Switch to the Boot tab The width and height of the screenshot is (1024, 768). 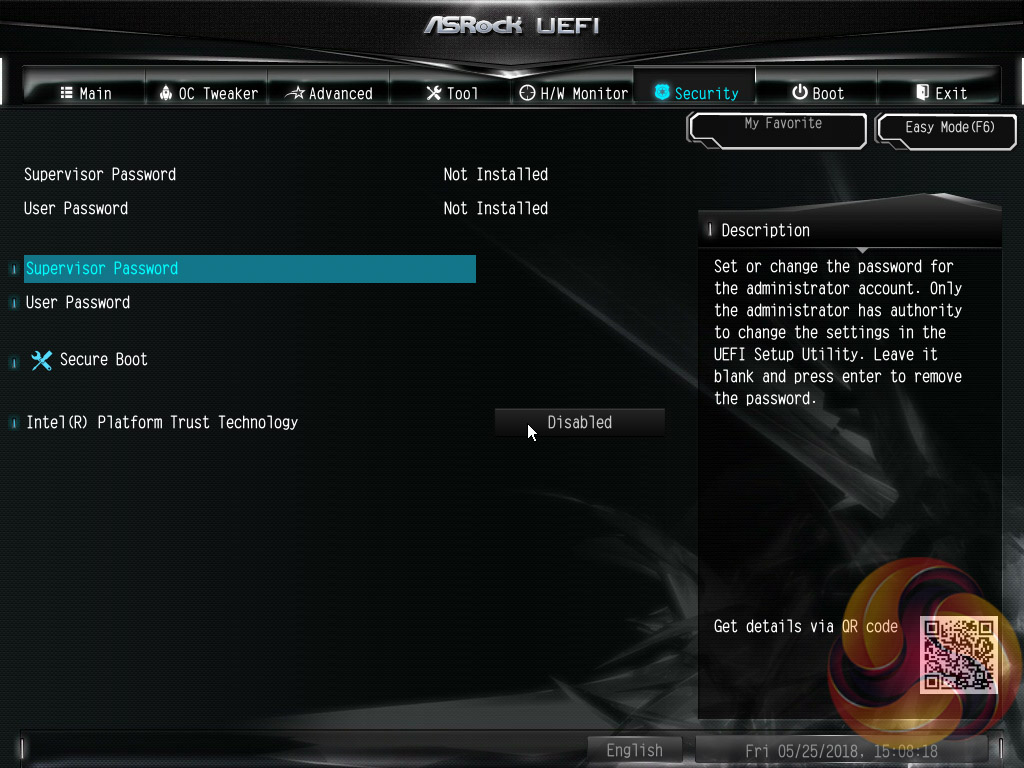point(817,93)
